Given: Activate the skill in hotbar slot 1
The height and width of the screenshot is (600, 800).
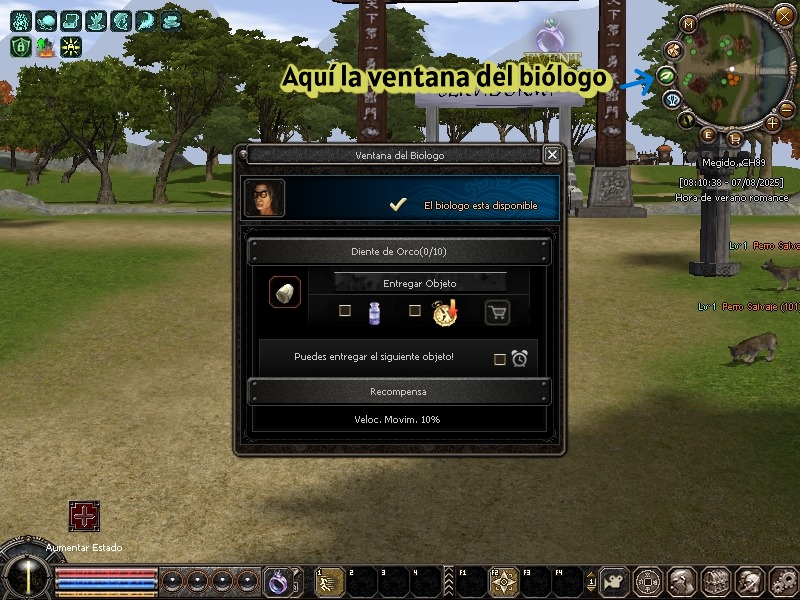Looking at the screenshot, I should (325, 581).
